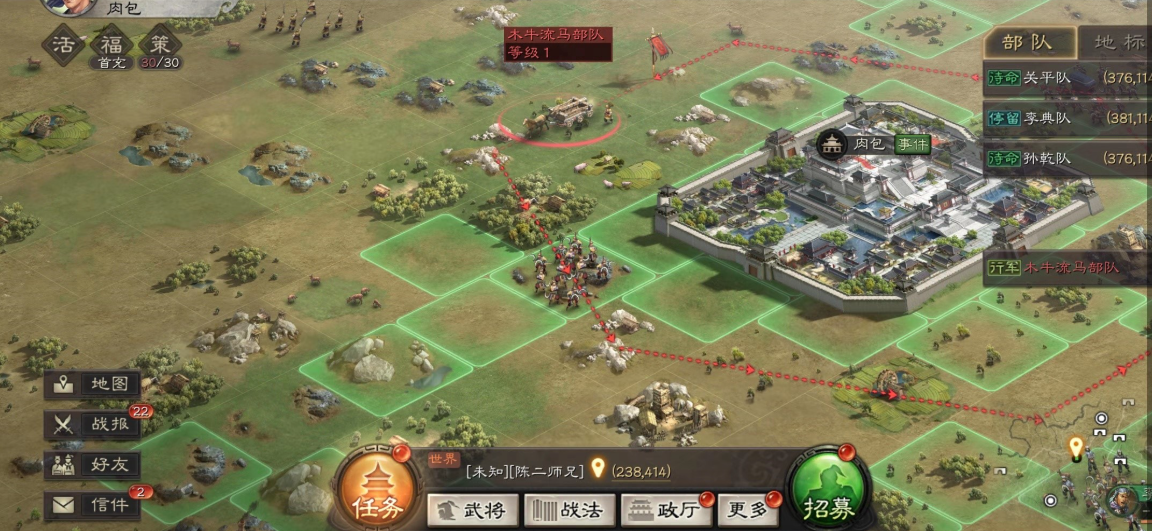Show the 更多 more options menu

click(750, 510)
